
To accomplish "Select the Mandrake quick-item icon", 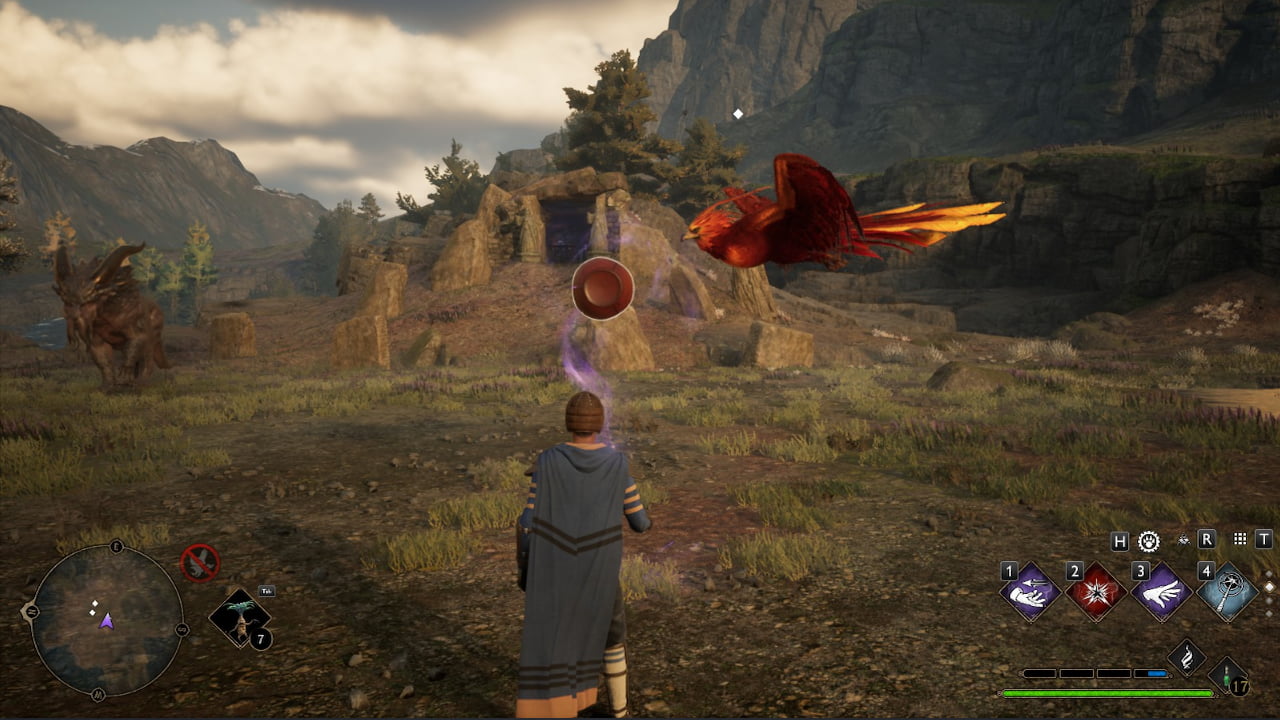I will pyautogui.click(x=239, y=620).
